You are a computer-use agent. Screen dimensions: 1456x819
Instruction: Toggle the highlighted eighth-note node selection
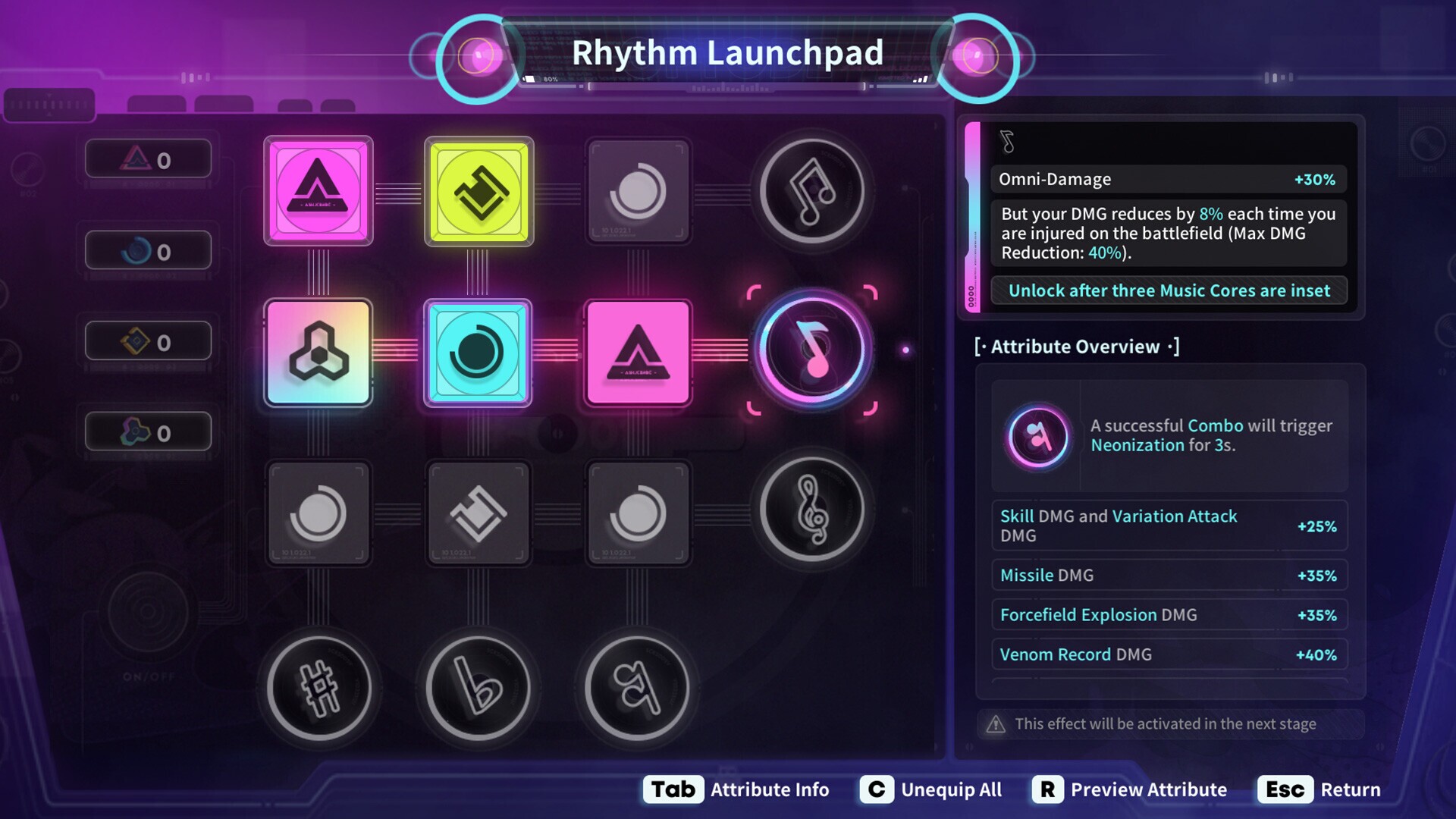[x=814, y=349]
